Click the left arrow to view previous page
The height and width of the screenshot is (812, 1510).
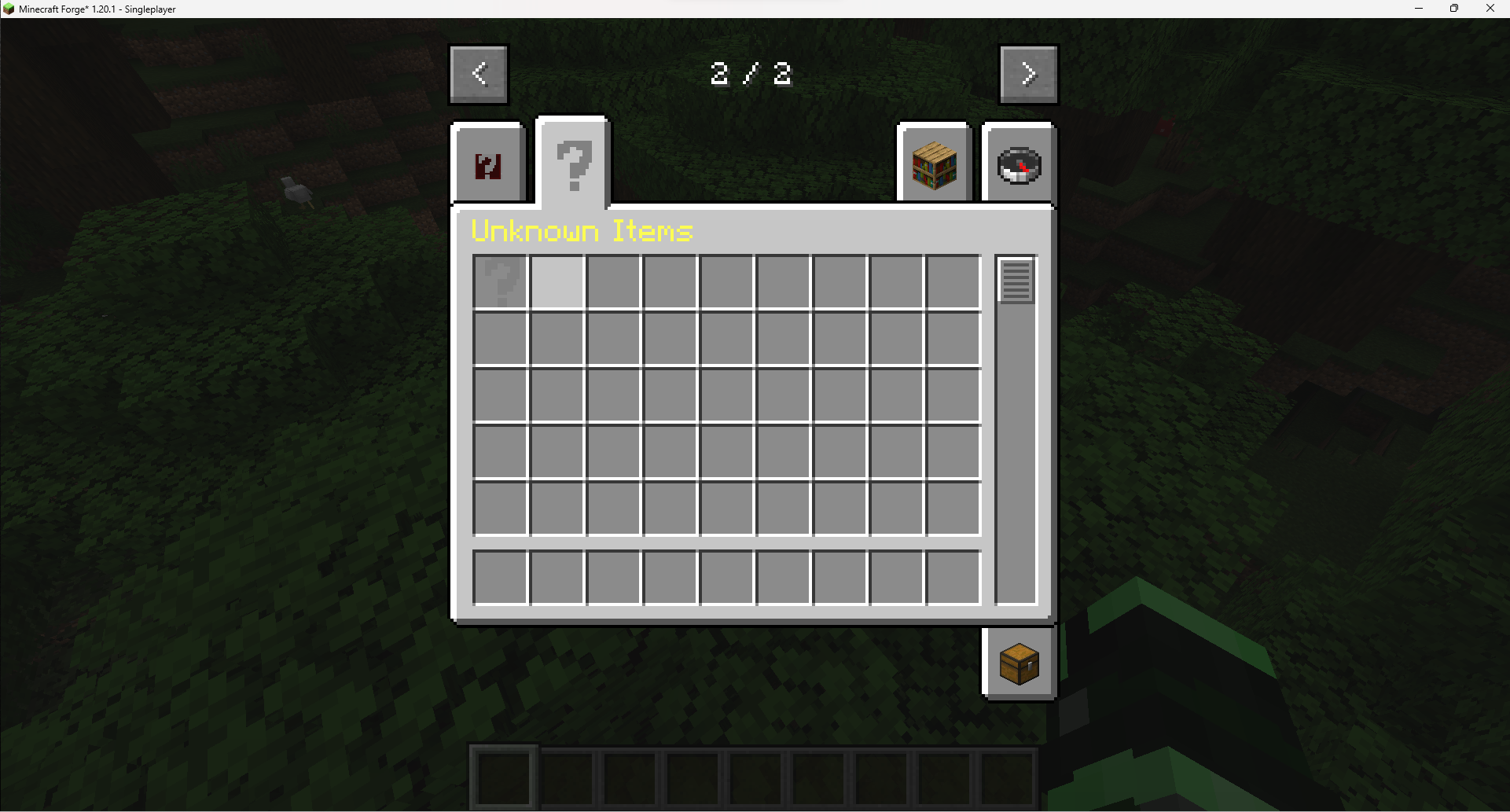click(x=479, y=74)
